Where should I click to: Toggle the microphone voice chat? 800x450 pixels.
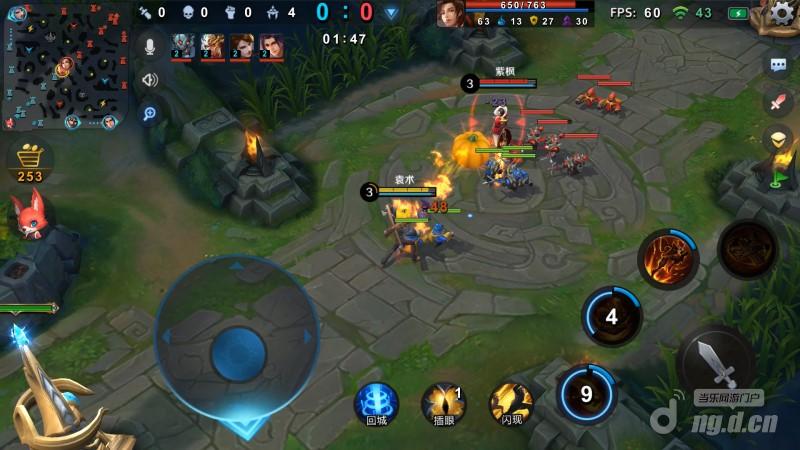[150, 47]
